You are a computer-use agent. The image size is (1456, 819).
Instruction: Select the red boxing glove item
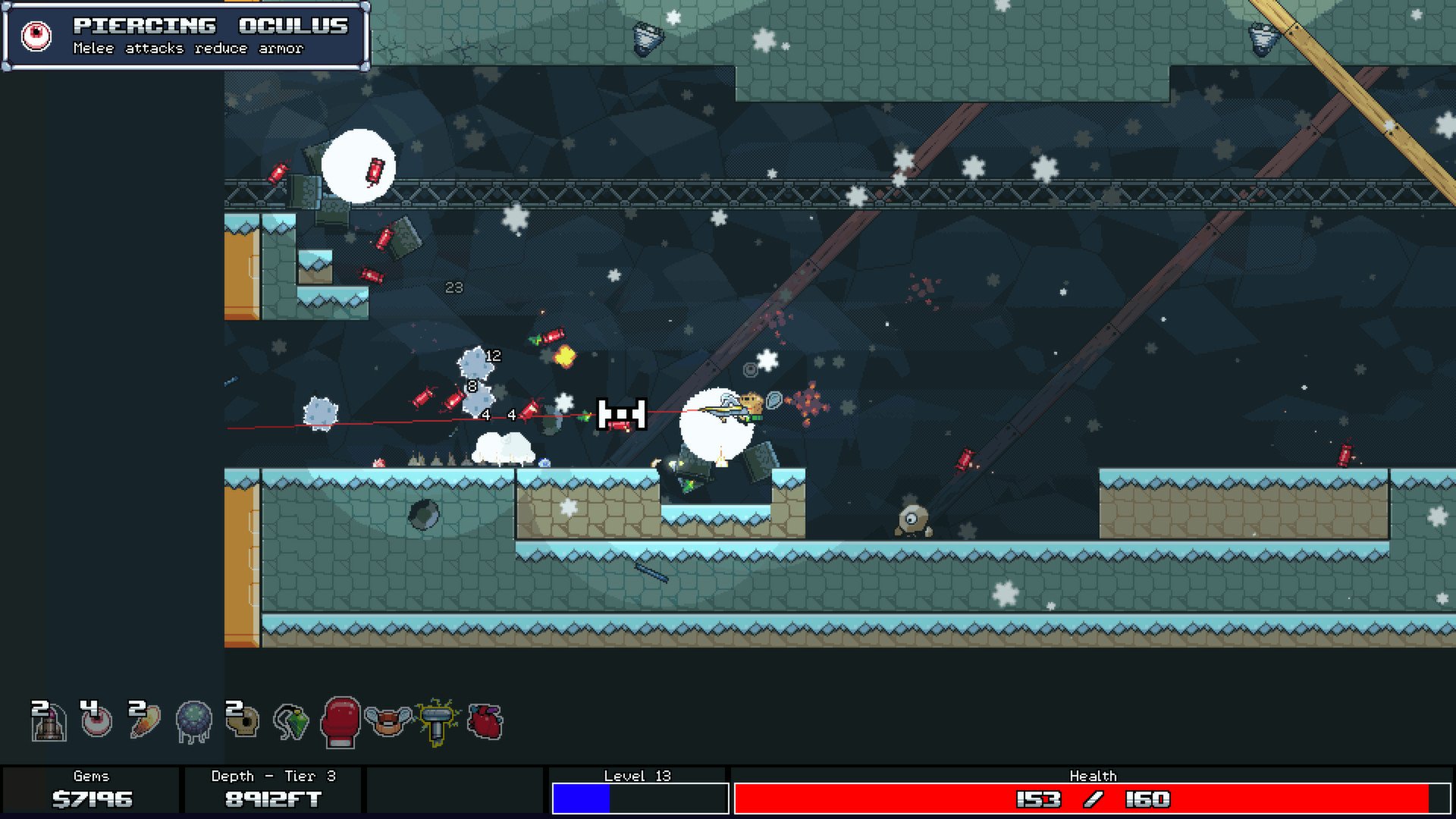[340, 724]
